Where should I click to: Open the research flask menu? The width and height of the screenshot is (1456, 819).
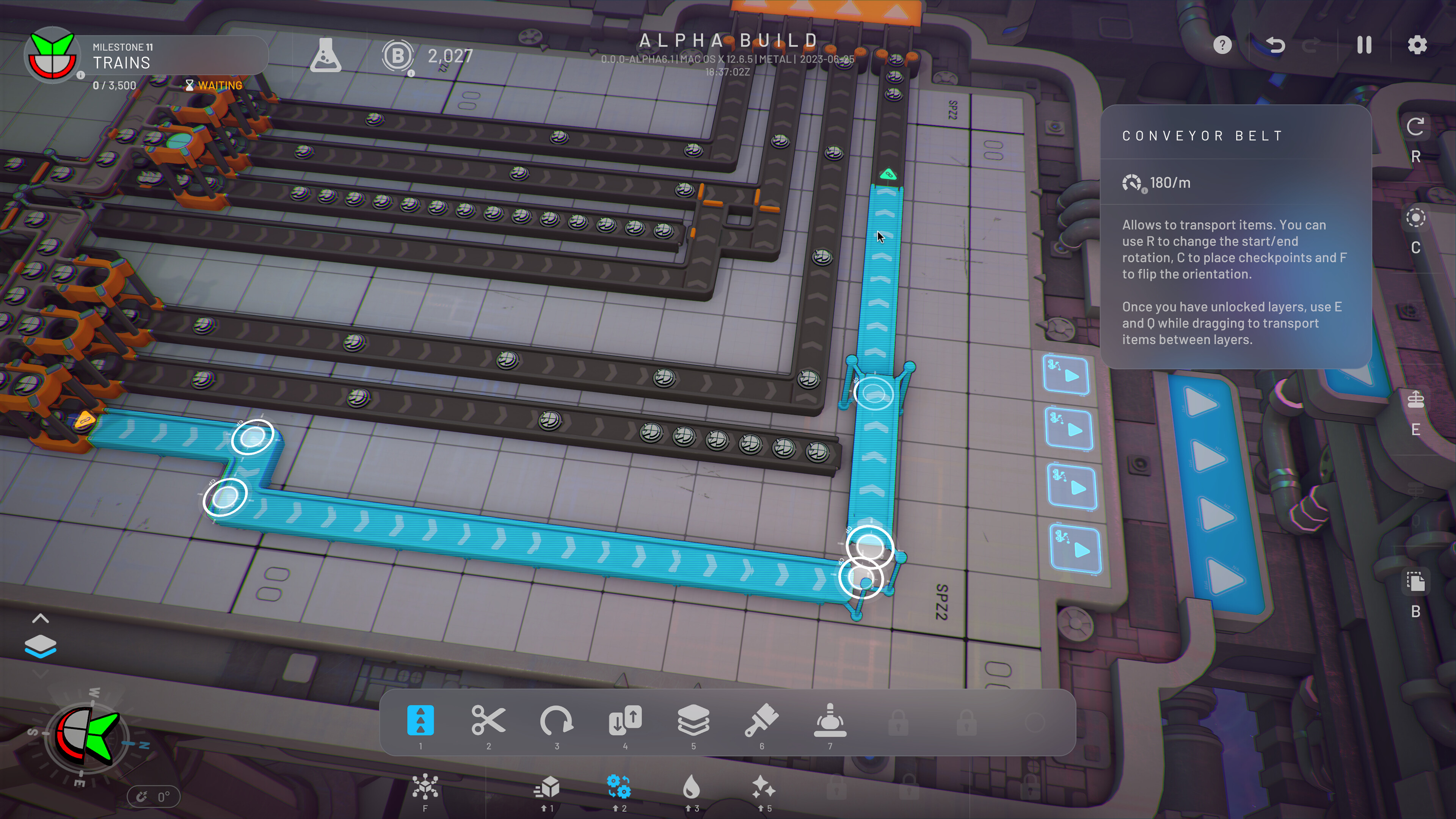(326, 55)
